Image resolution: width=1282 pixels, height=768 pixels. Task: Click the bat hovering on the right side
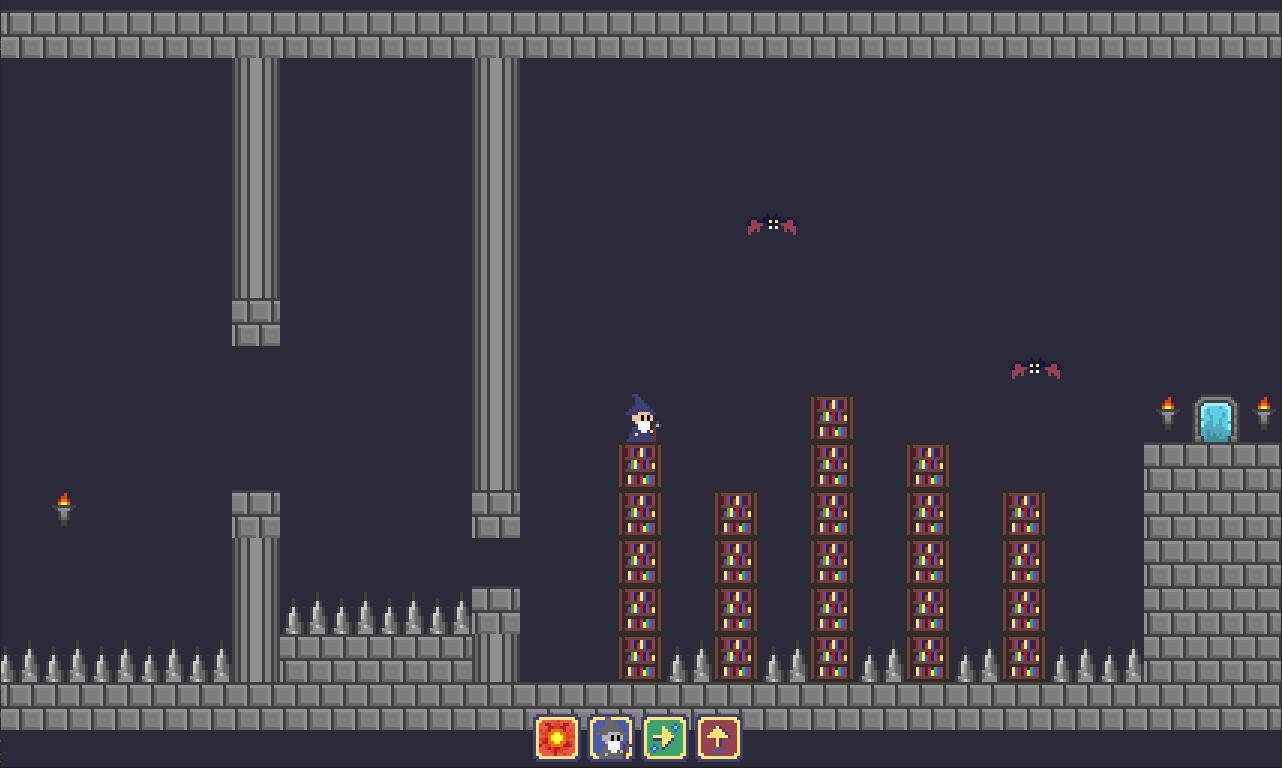1036,369
